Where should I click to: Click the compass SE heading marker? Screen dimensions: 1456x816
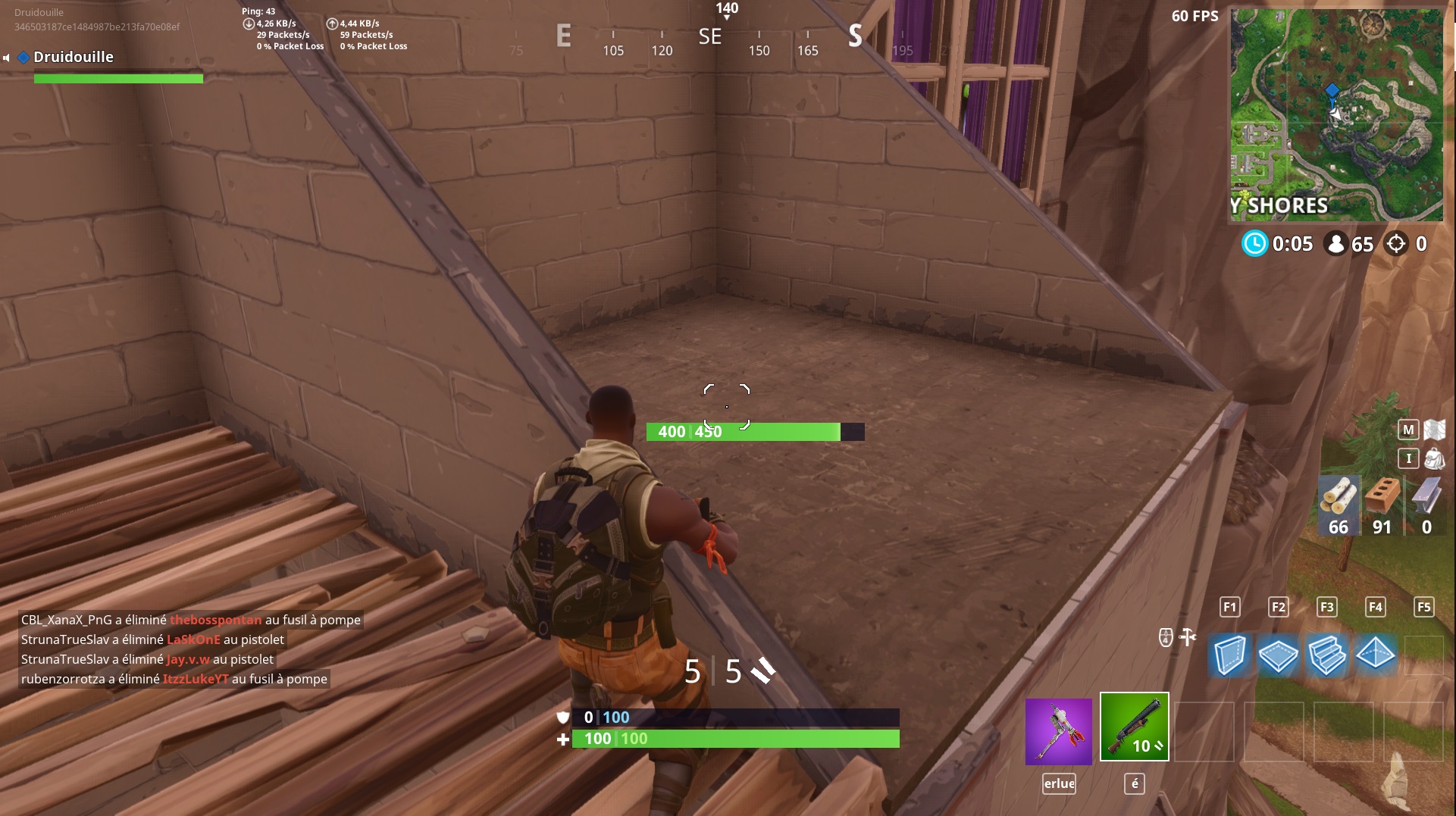[x=710, y=37]
